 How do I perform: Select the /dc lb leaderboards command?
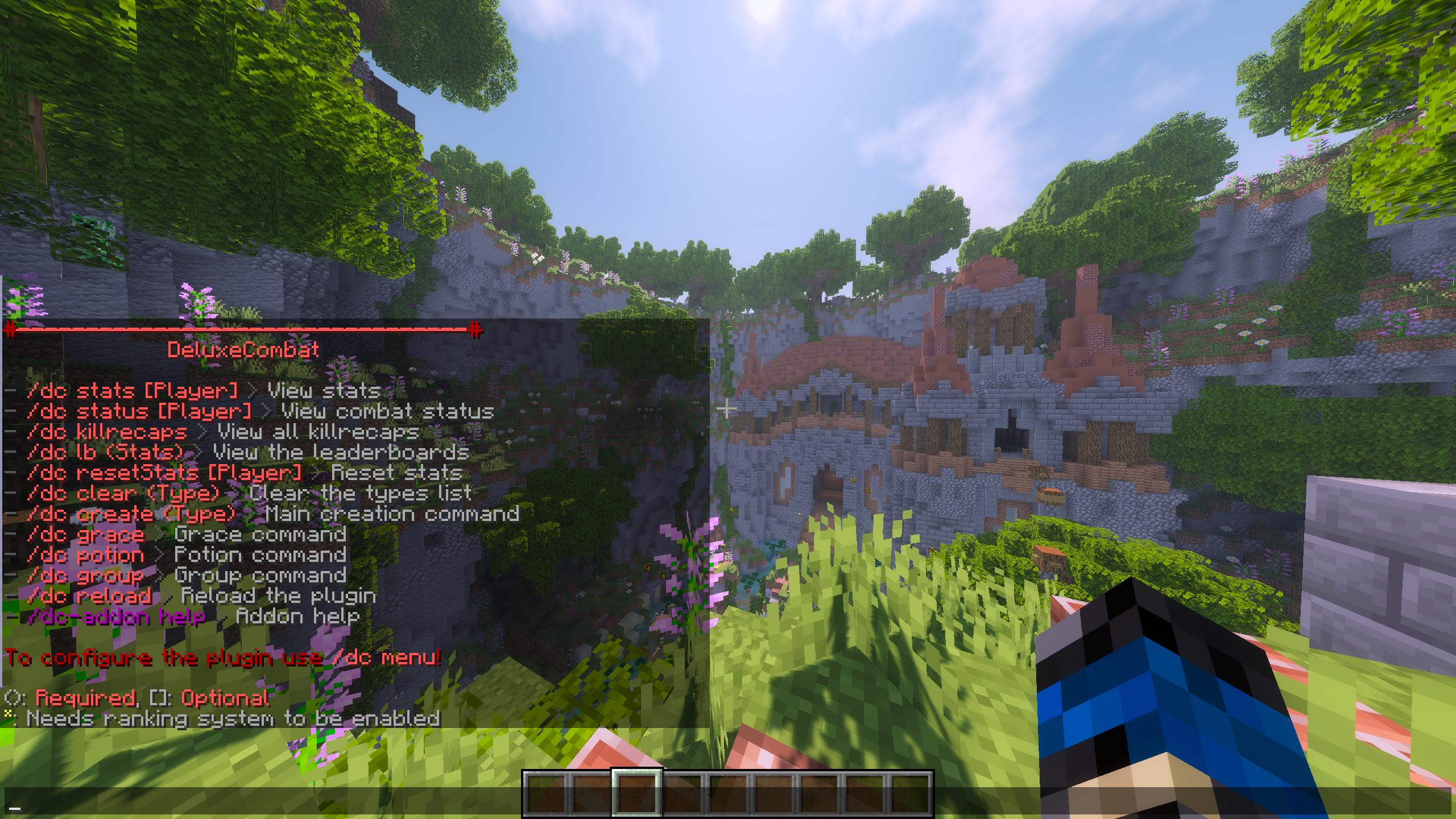click(x=106, y=453)
